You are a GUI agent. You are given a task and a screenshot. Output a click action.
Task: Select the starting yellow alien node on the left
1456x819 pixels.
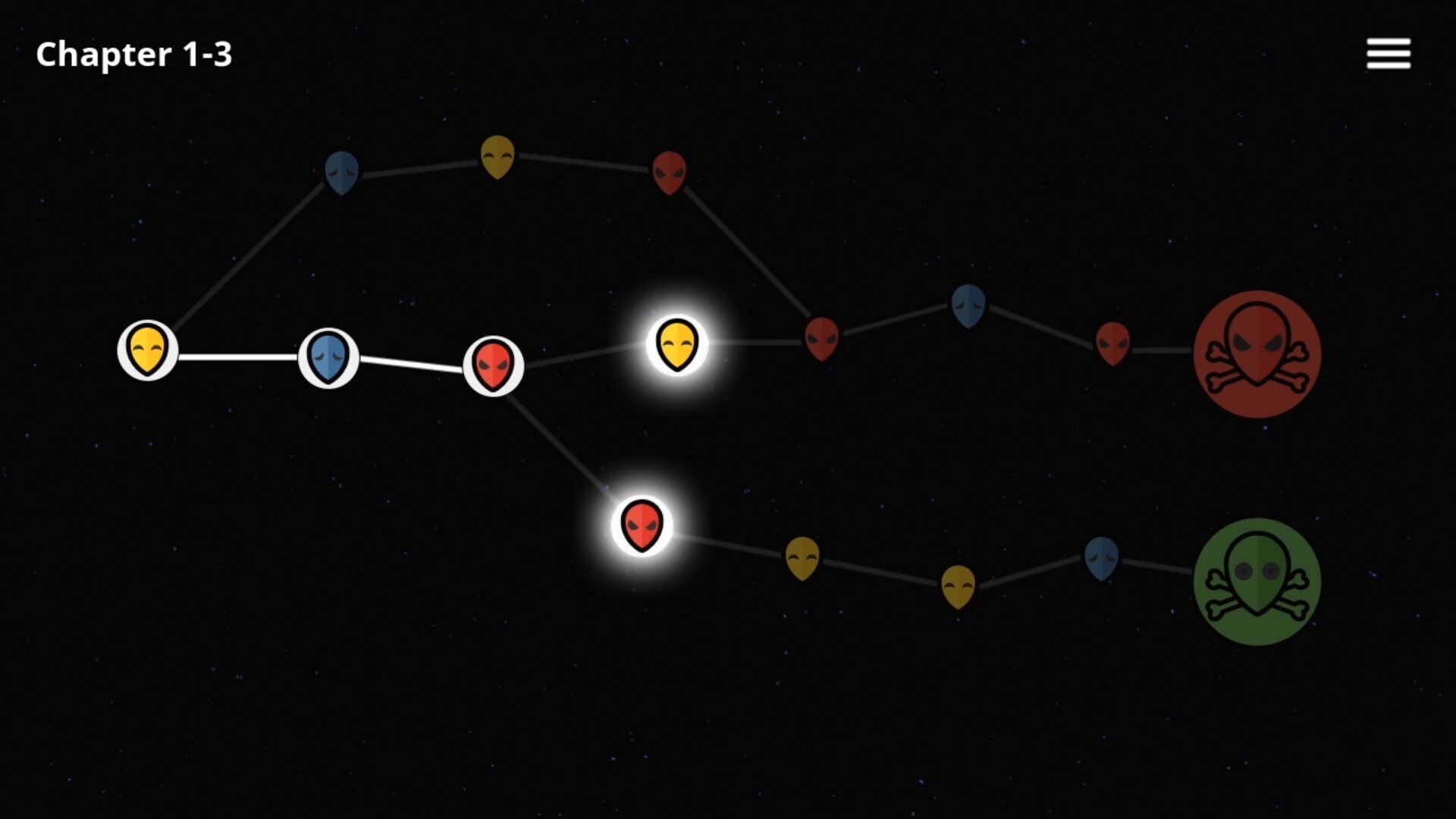tap(146, 350)
